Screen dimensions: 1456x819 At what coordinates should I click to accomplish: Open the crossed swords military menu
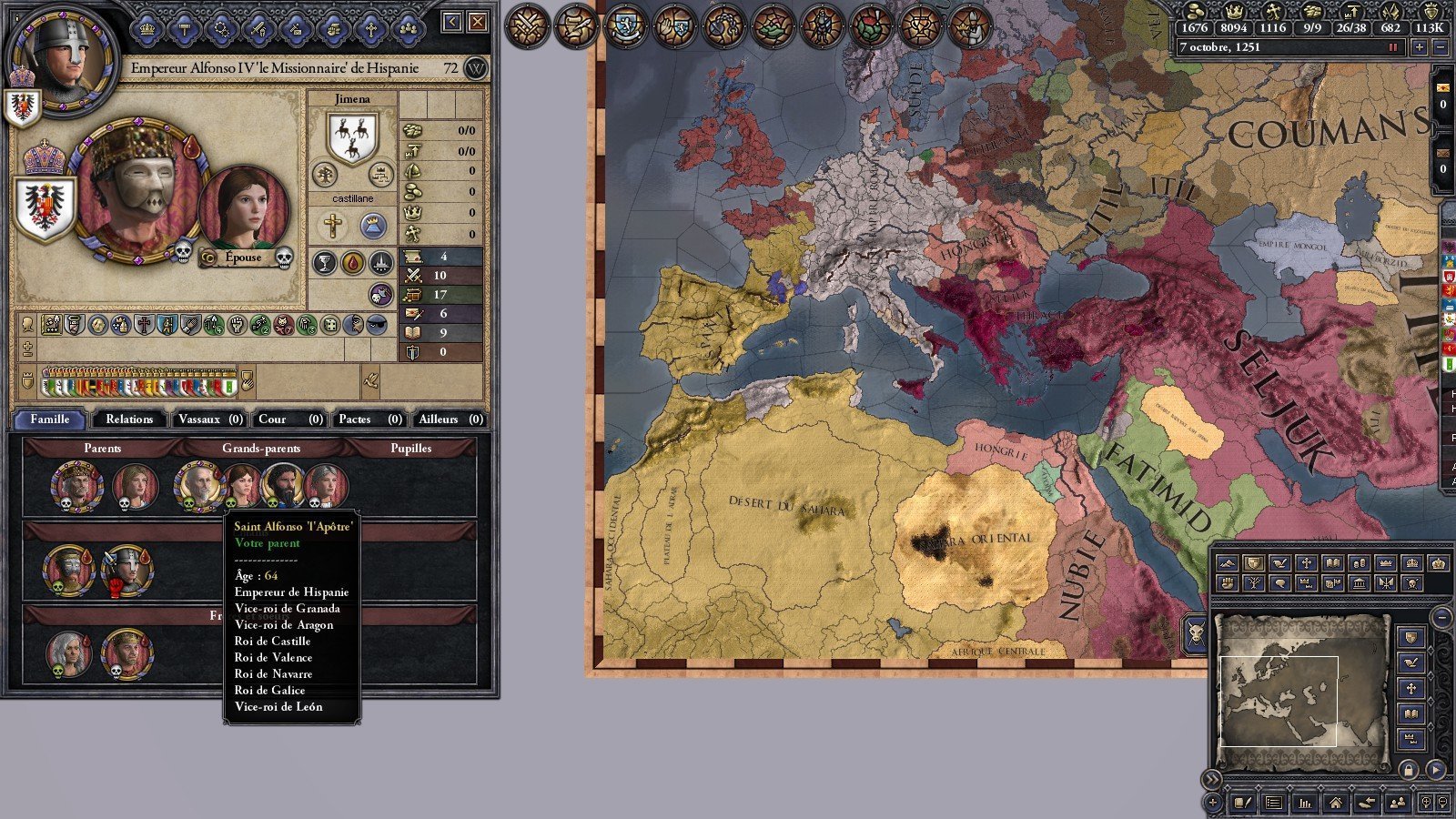coord(528,25)
